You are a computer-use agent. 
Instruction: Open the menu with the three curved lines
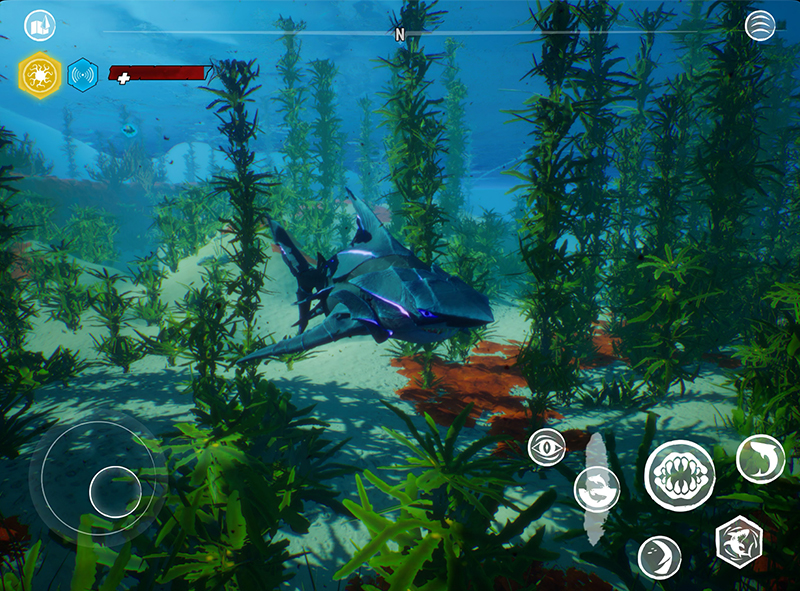coord(760,26)
